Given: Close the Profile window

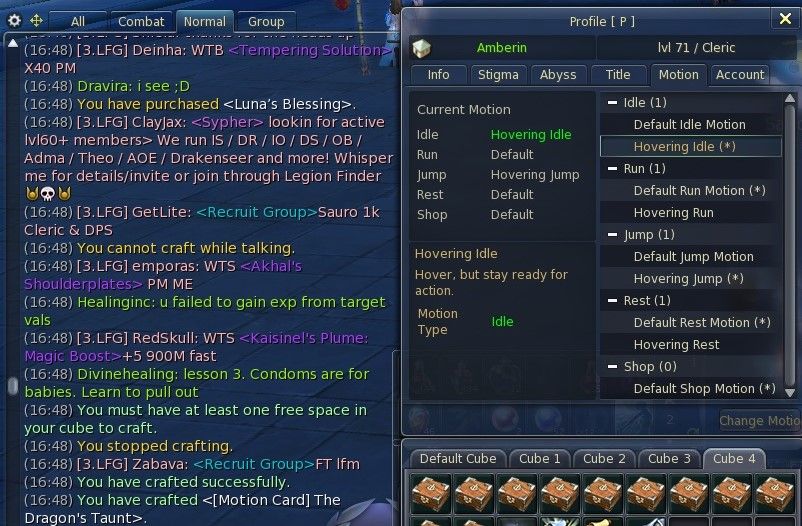Looking at the screenshot, I should 784,18.
